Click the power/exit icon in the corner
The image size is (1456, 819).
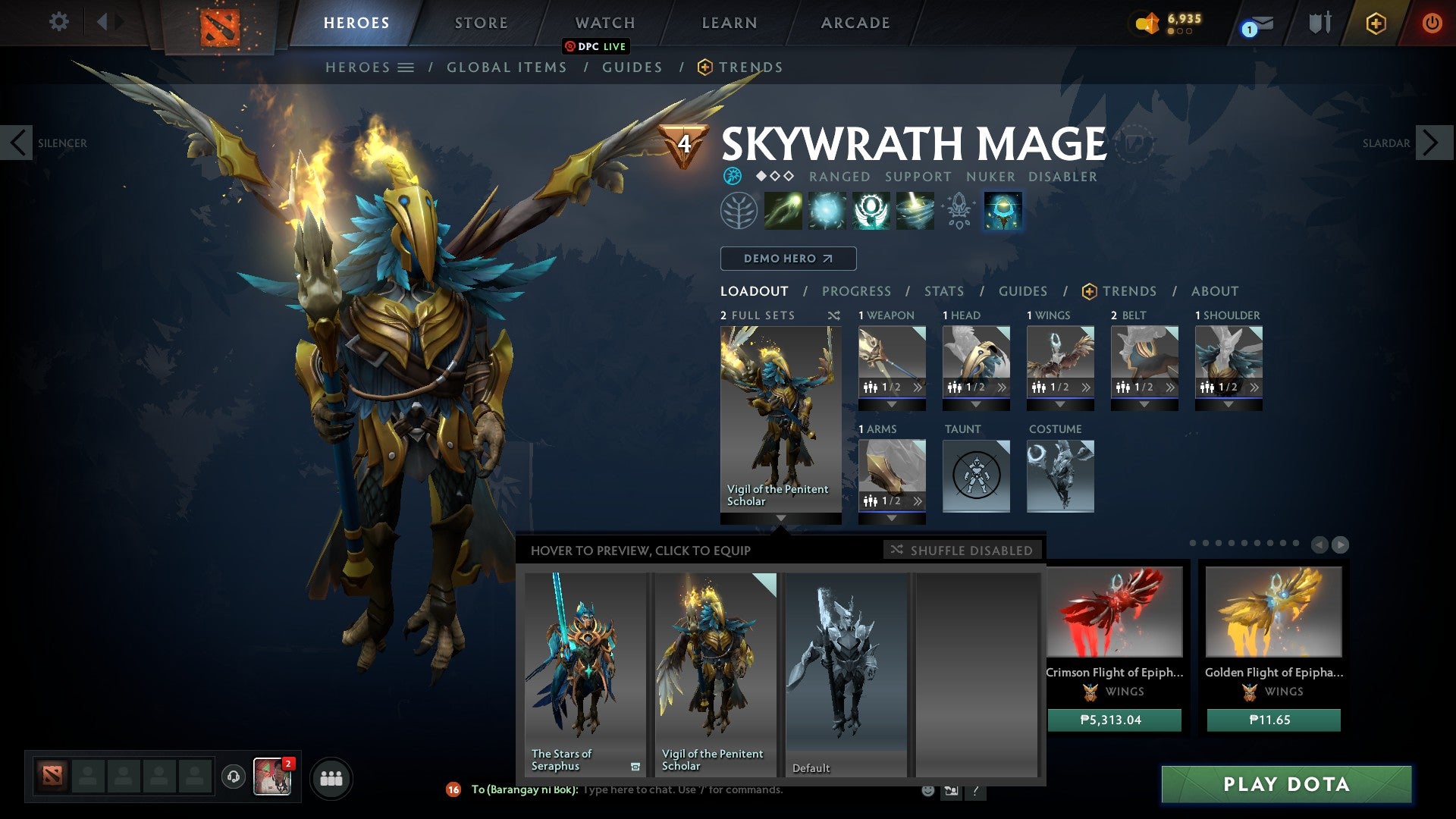1432,22
